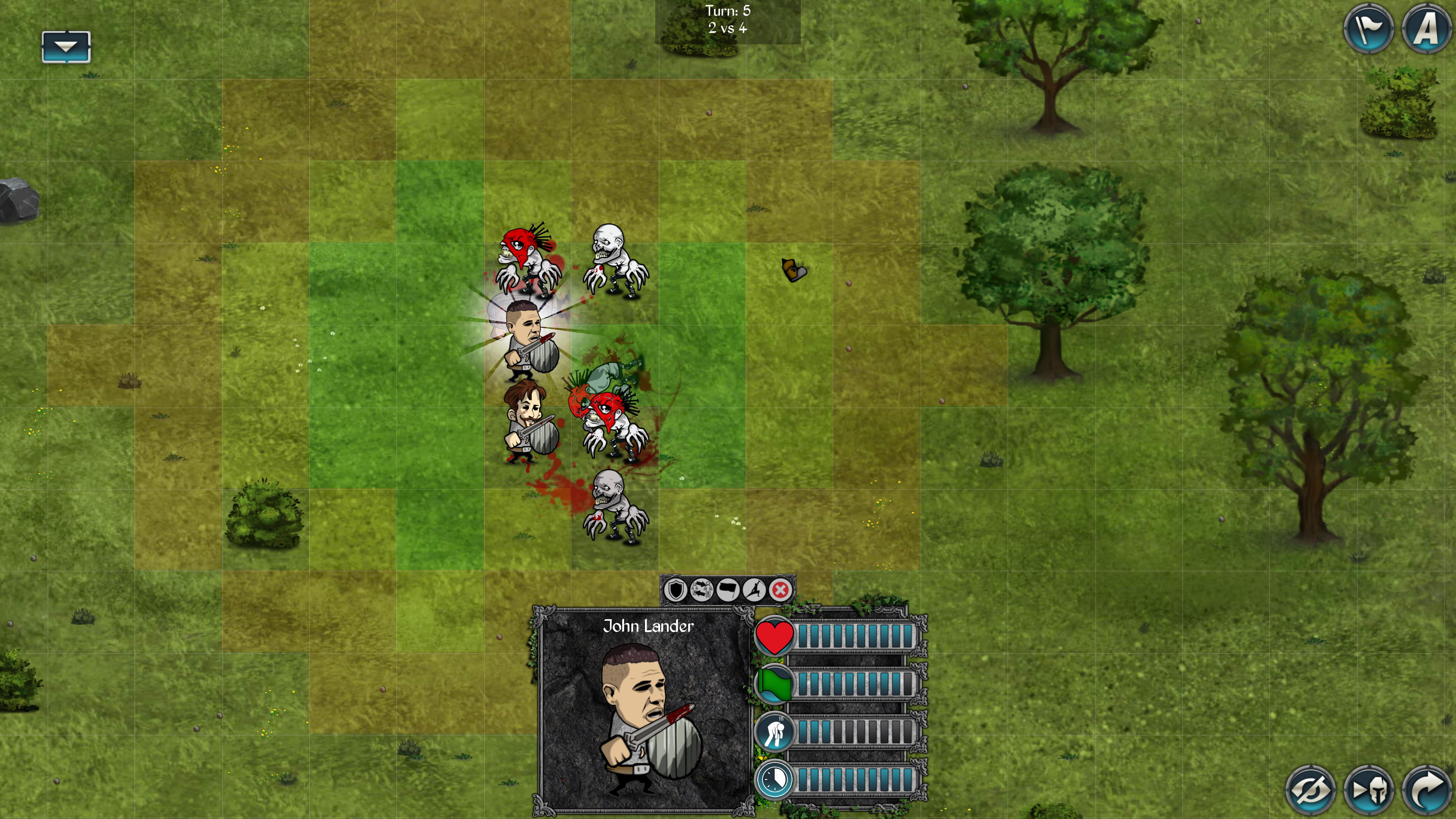Close the action bar with red X
Image resolution: width=1456 pixels, height=819 pixels.
[781, 590]
